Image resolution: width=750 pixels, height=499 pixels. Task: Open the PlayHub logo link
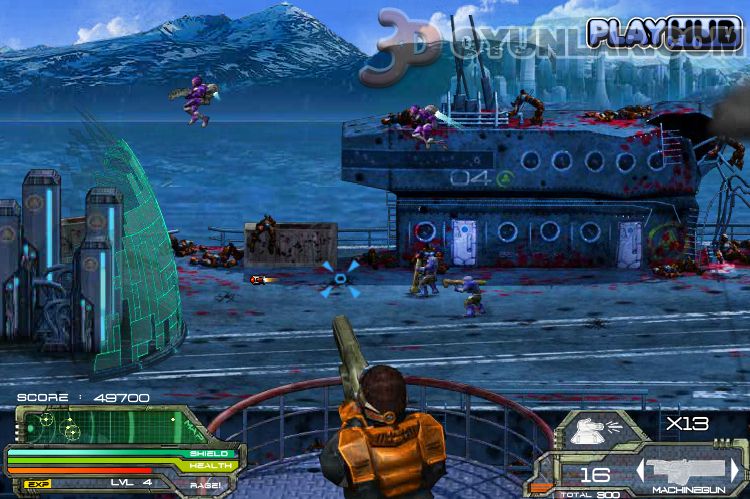click(664, 32)
